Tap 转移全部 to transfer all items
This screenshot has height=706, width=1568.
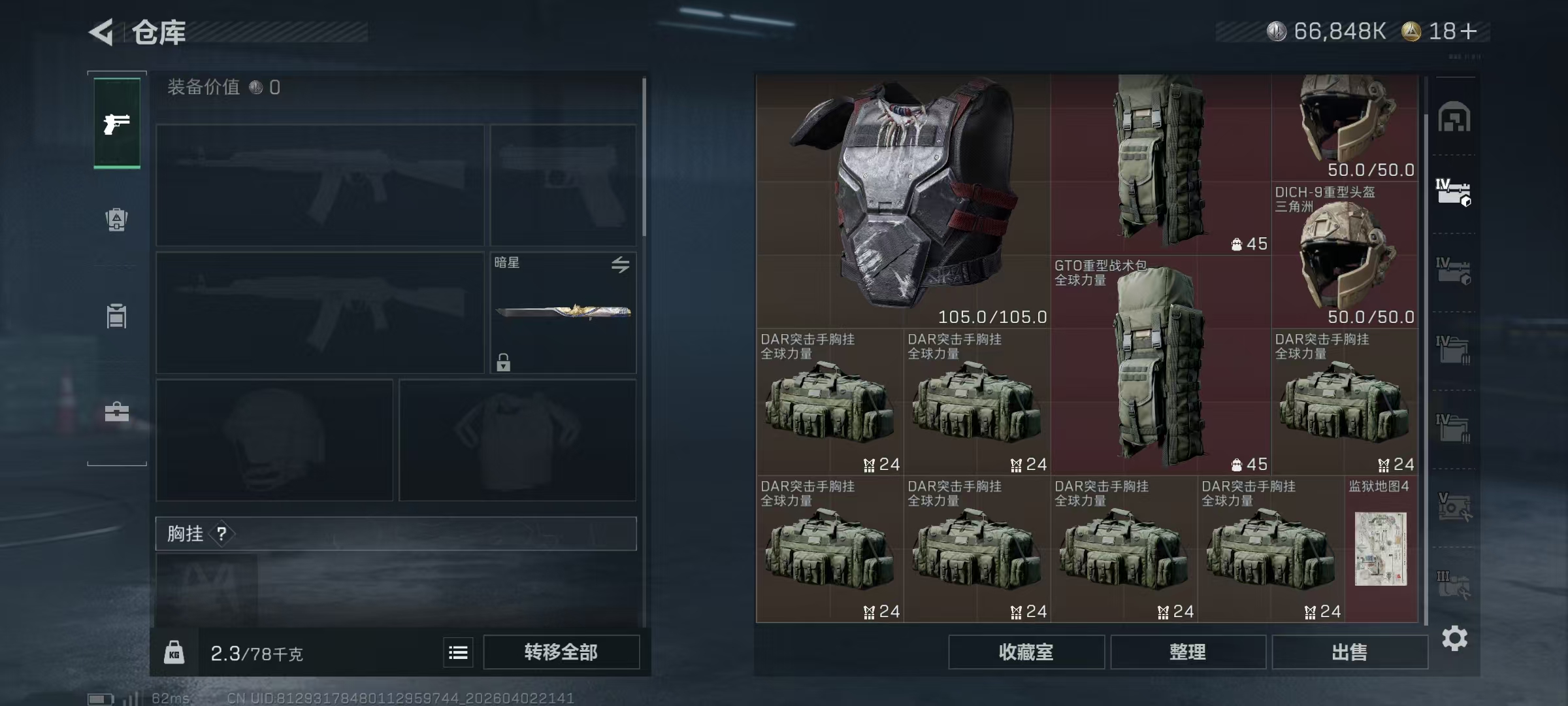pos(561,652)
